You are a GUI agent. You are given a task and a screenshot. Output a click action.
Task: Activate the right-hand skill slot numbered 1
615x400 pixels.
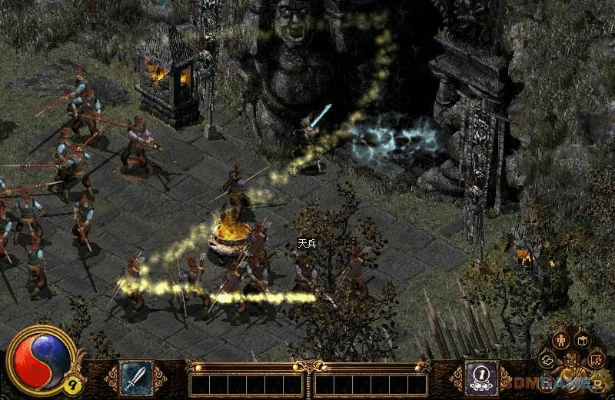tap(480, 376)
